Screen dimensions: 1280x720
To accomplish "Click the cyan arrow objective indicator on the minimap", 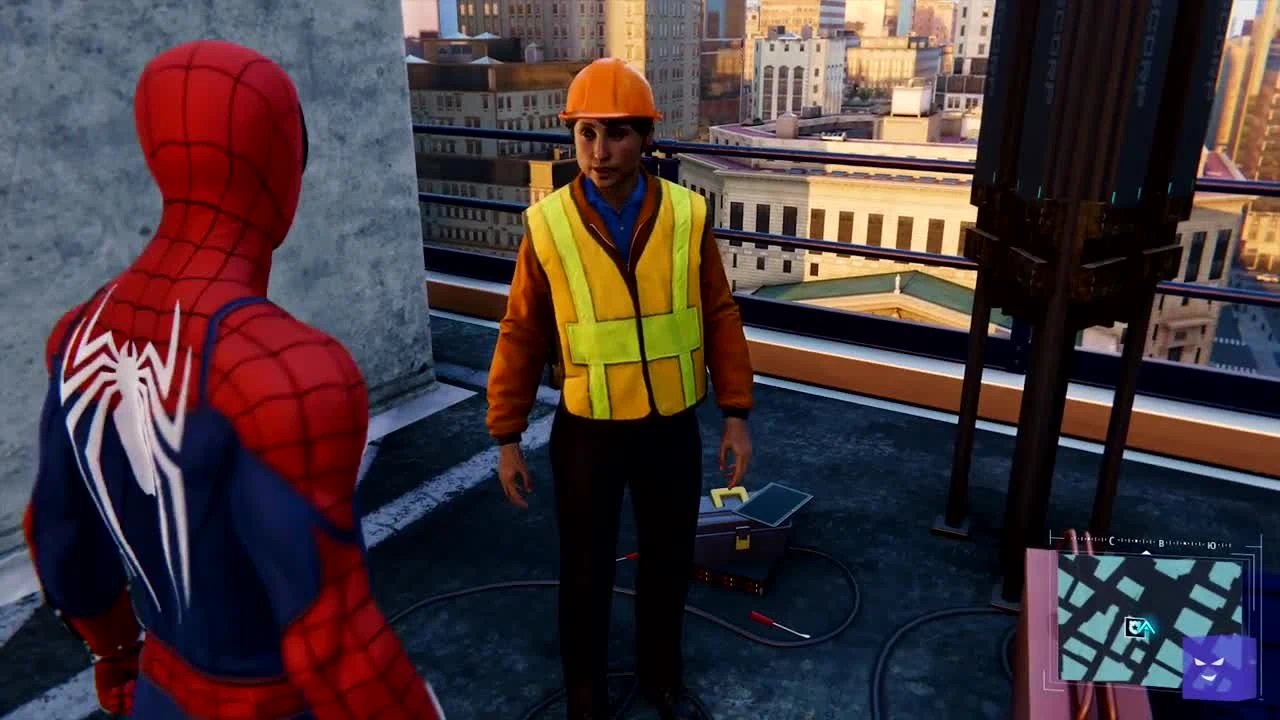I will (x=1147, y=626).
